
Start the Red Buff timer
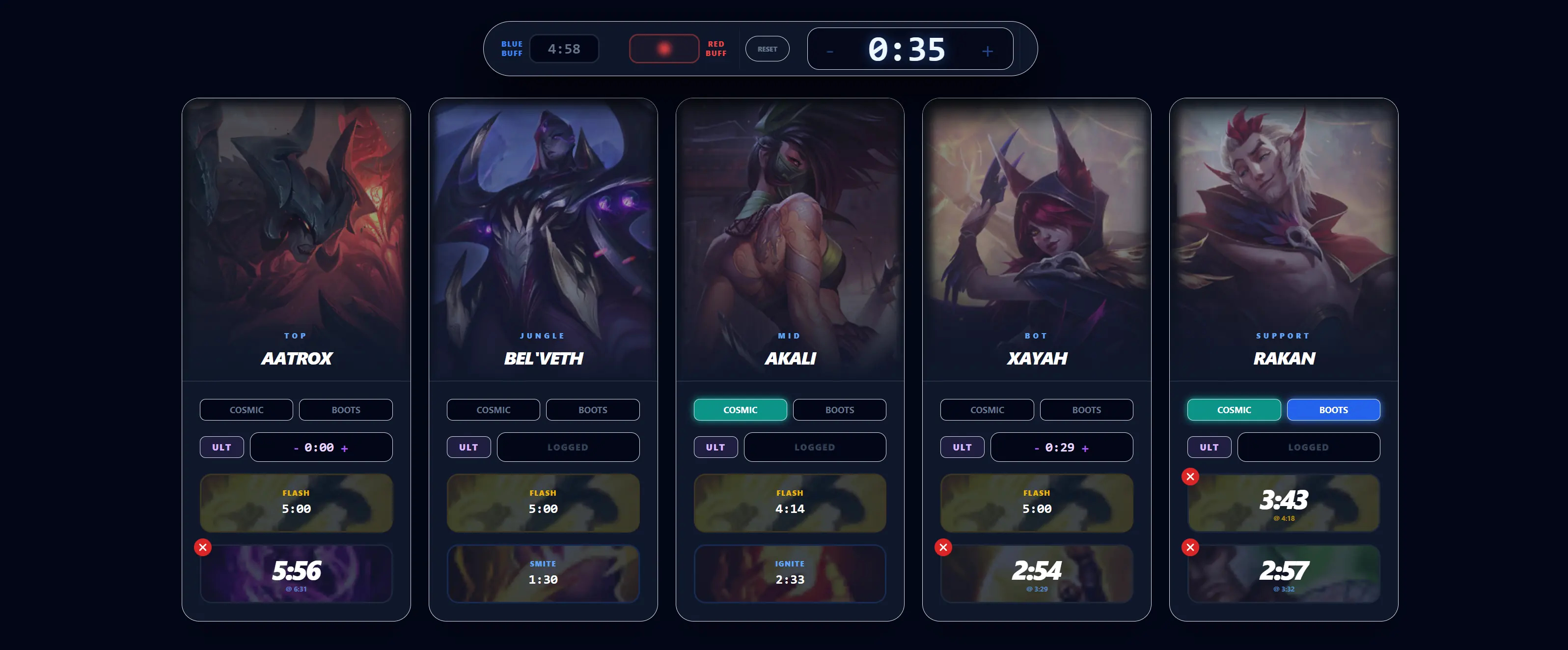(663, 49)
